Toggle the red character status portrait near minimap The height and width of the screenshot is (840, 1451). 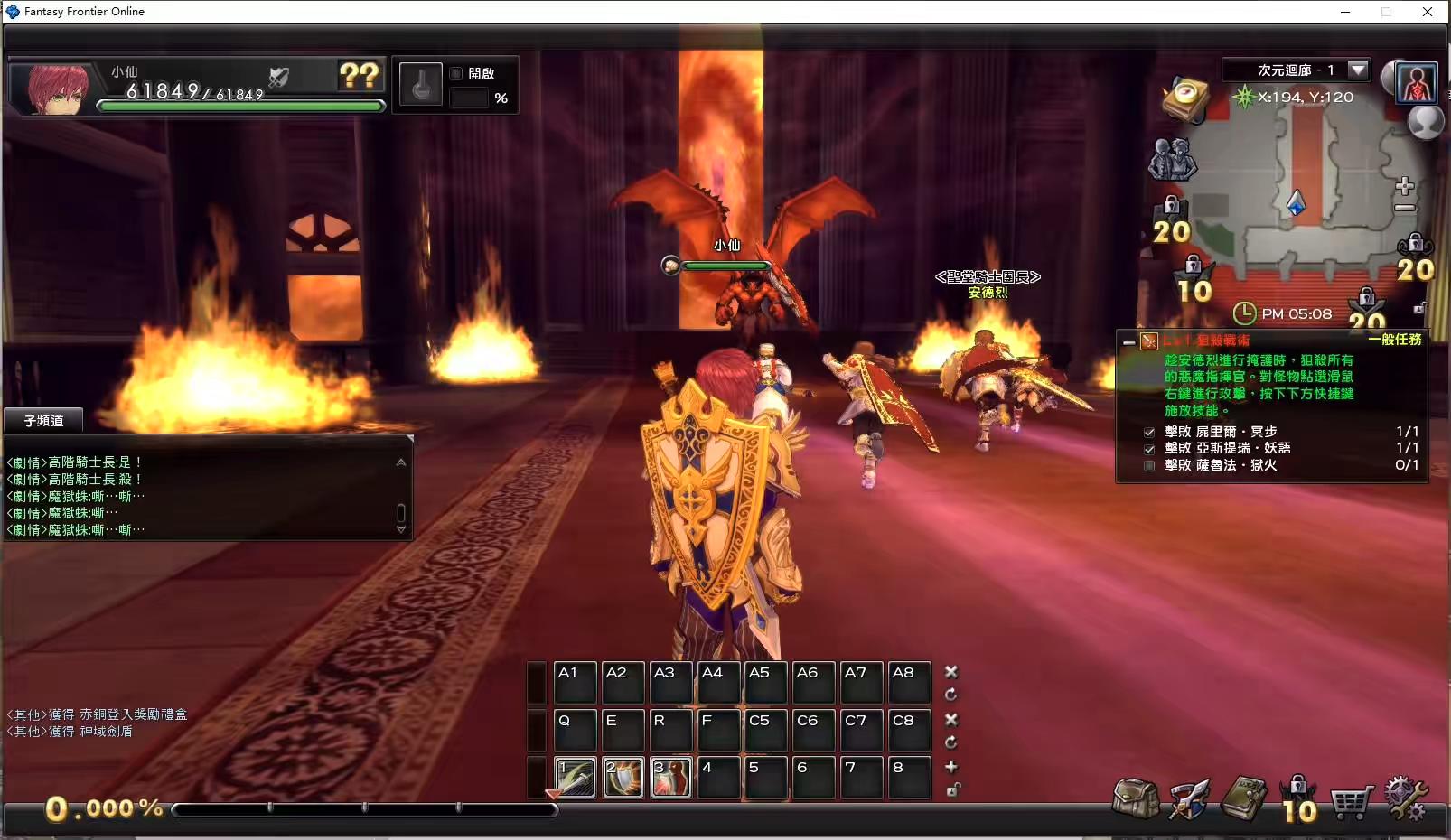pos(1415,81)
